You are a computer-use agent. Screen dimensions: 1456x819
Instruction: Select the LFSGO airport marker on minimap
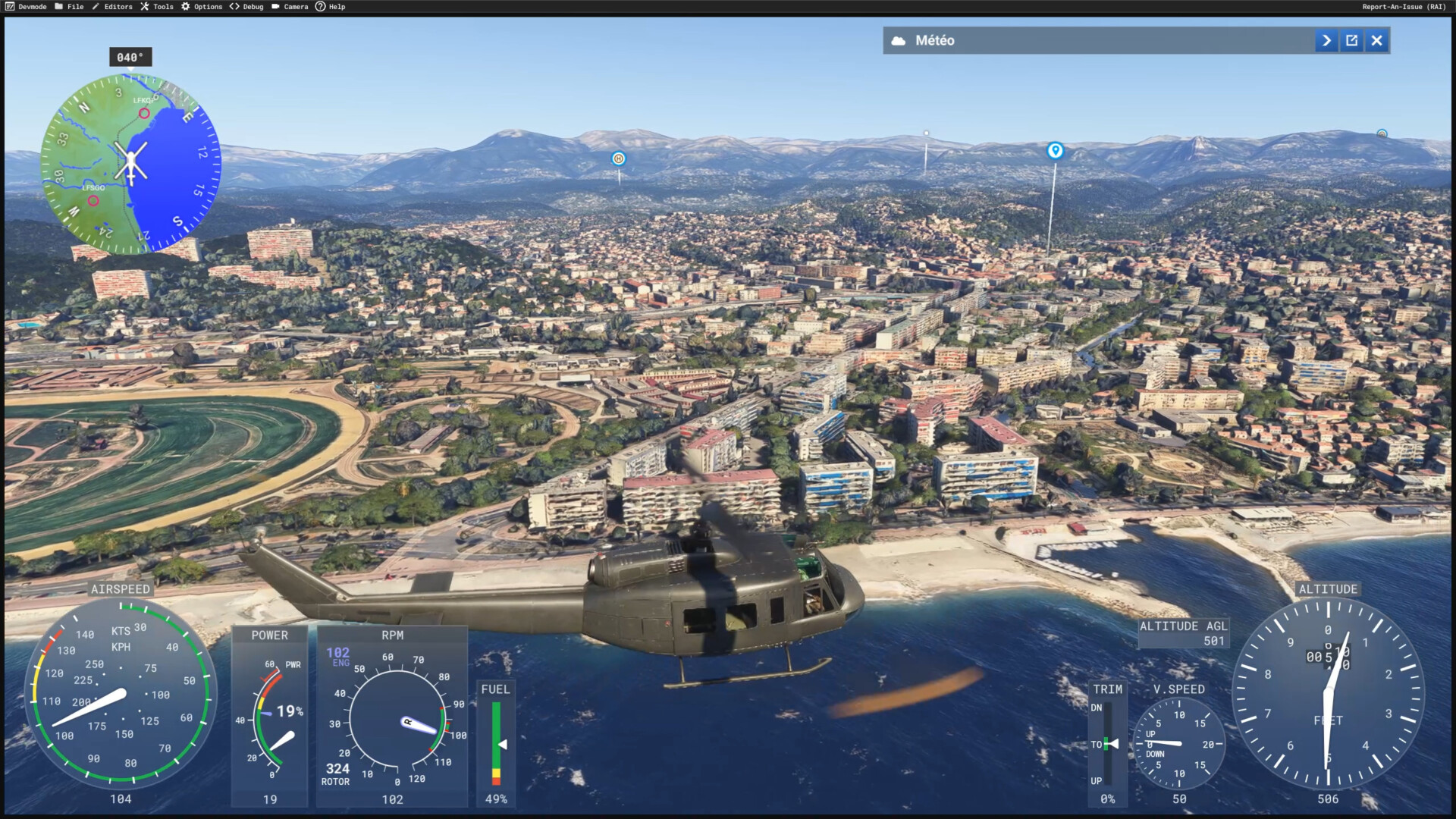coord(93,201)
